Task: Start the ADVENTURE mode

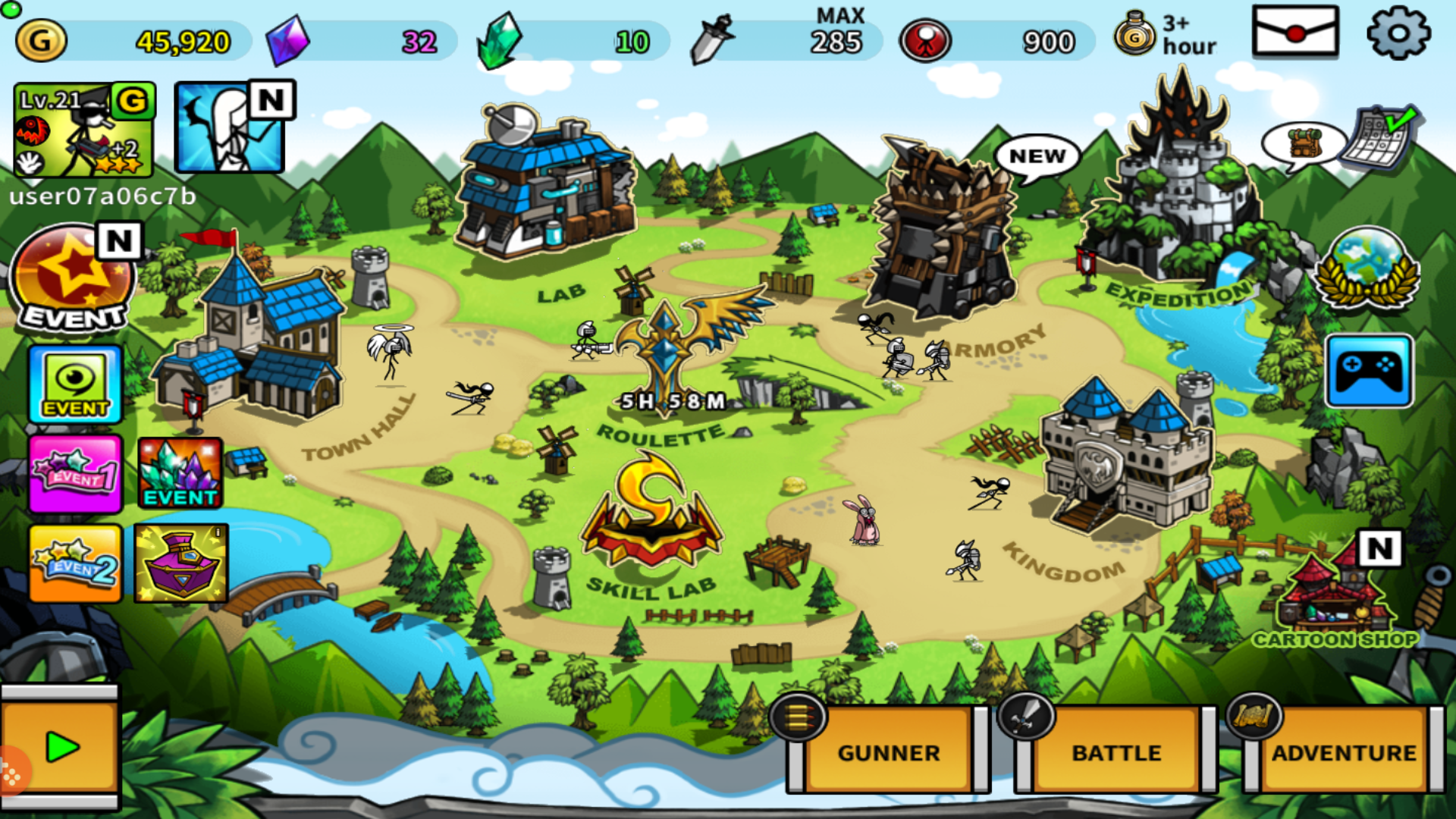Action: click(1343, 752)
